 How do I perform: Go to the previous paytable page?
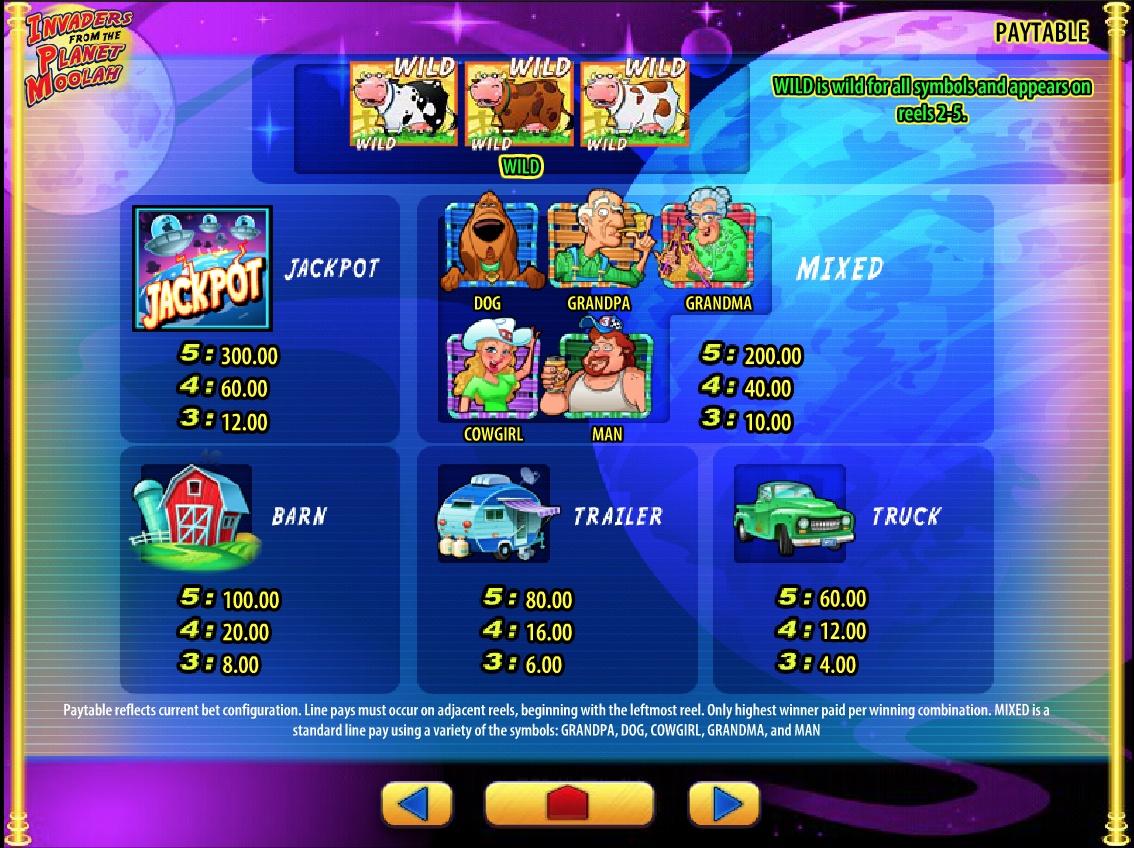[417, 803]
